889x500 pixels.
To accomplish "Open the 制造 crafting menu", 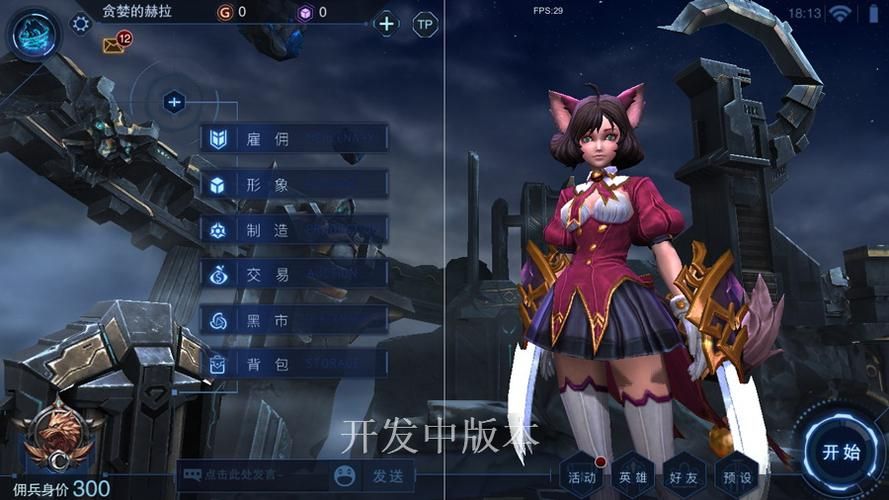I will (x=294, y=229).
